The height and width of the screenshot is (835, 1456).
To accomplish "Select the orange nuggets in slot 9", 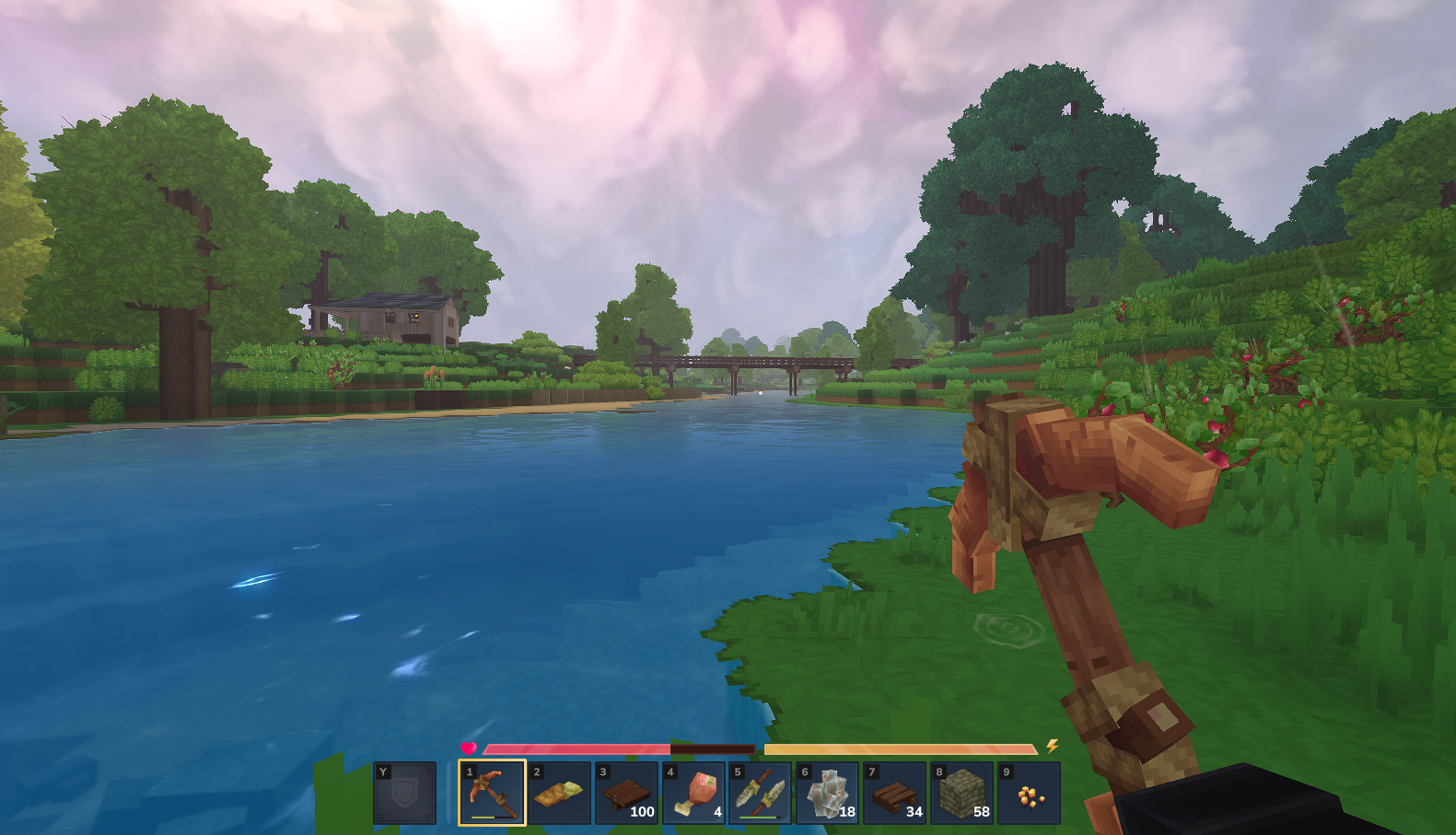I will click(1030, 793).
